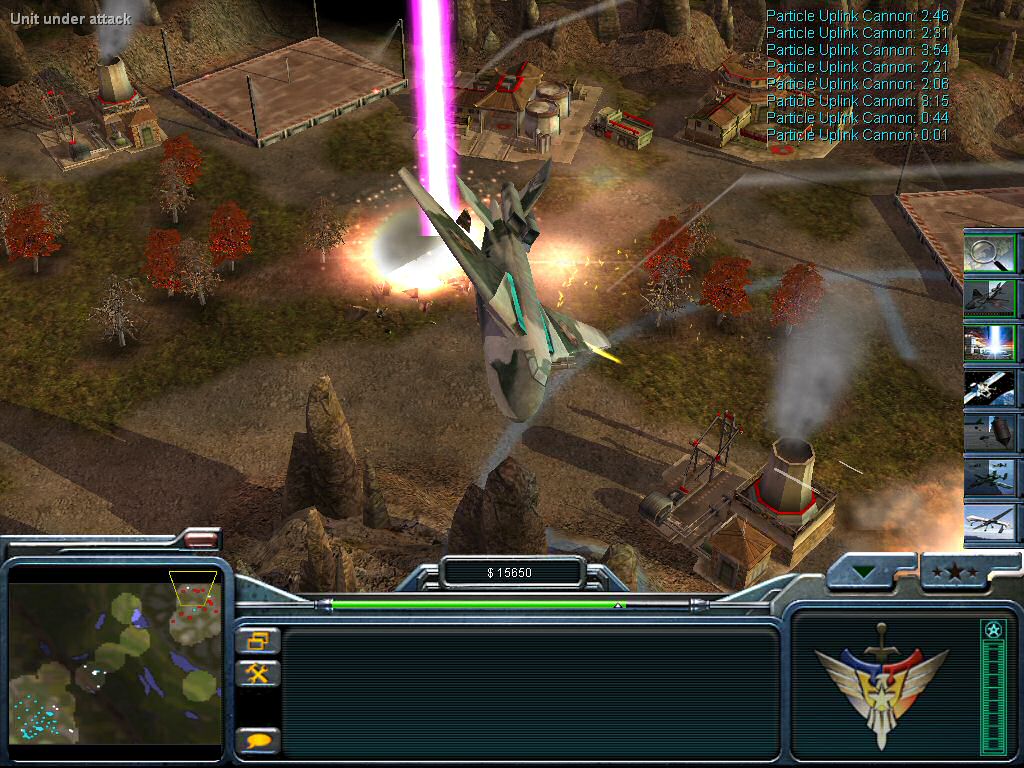Click the red button above the minimap
1024x768 pixels.
(x=200, y=539)
